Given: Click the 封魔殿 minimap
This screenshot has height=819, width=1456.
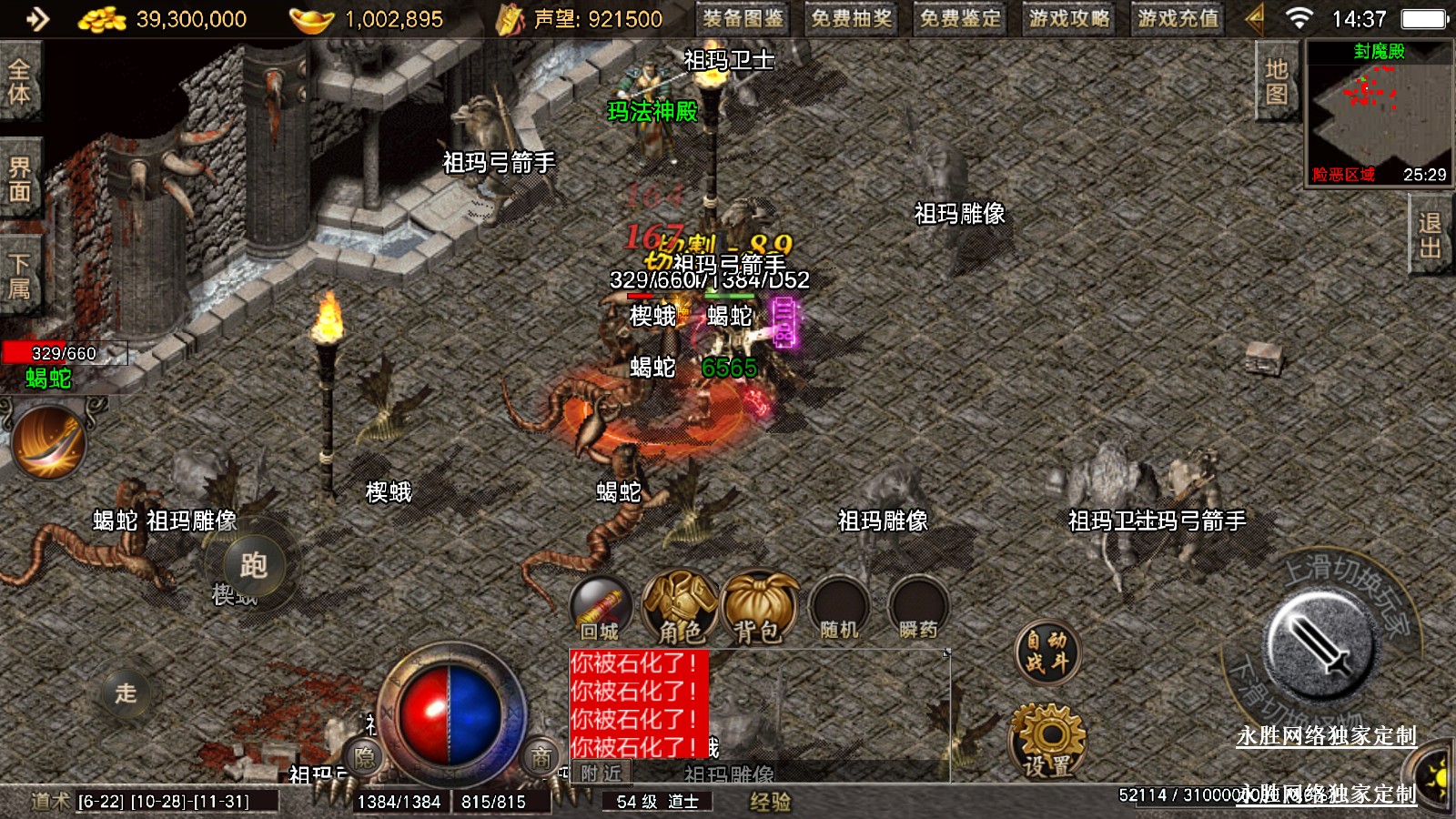Looking at the screenshot, I should click(x=1379, y=113).
